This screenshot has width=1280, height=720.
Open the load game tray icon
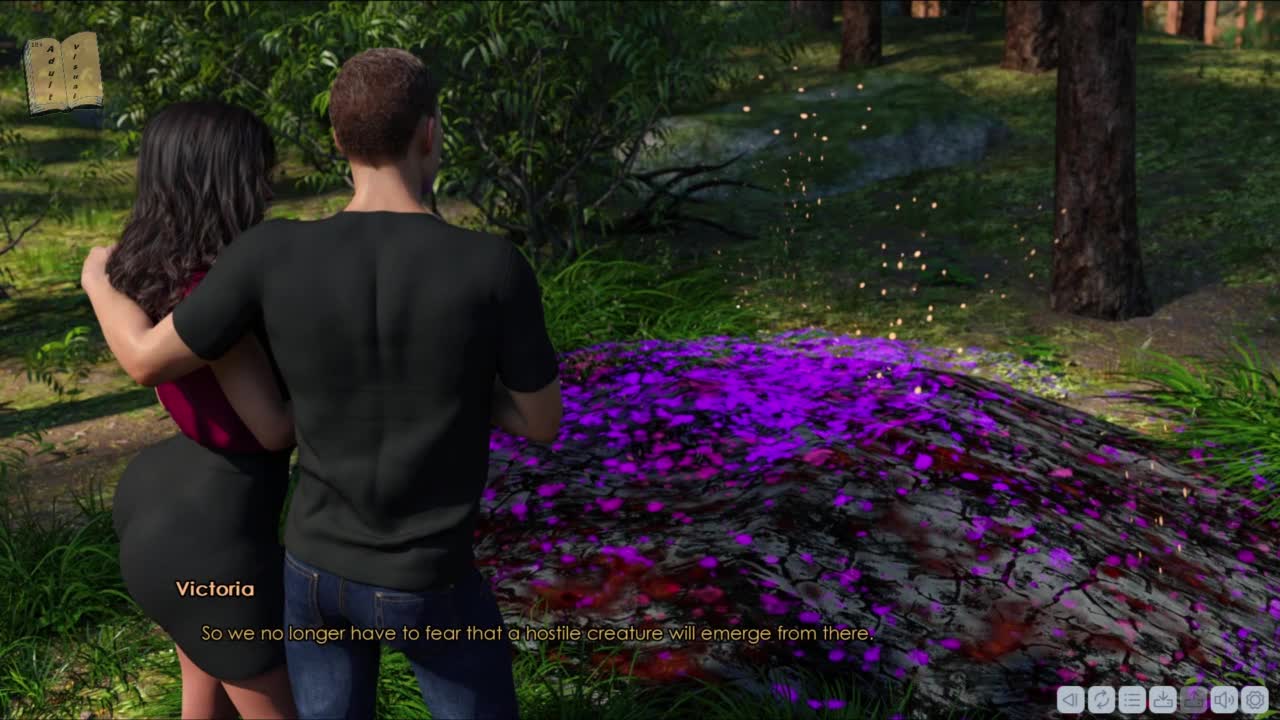point(1194,699)
